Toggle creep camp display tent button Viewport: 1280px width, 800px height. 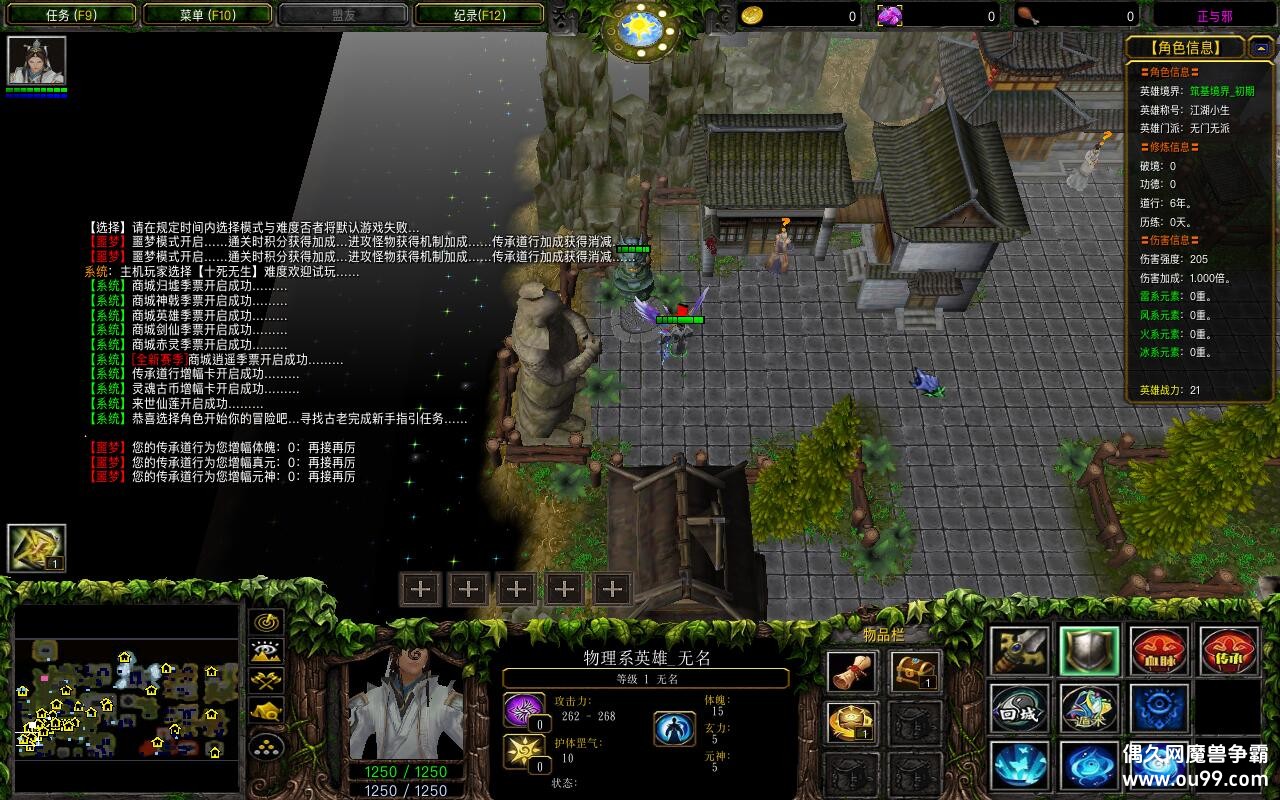tap(267, 712)
